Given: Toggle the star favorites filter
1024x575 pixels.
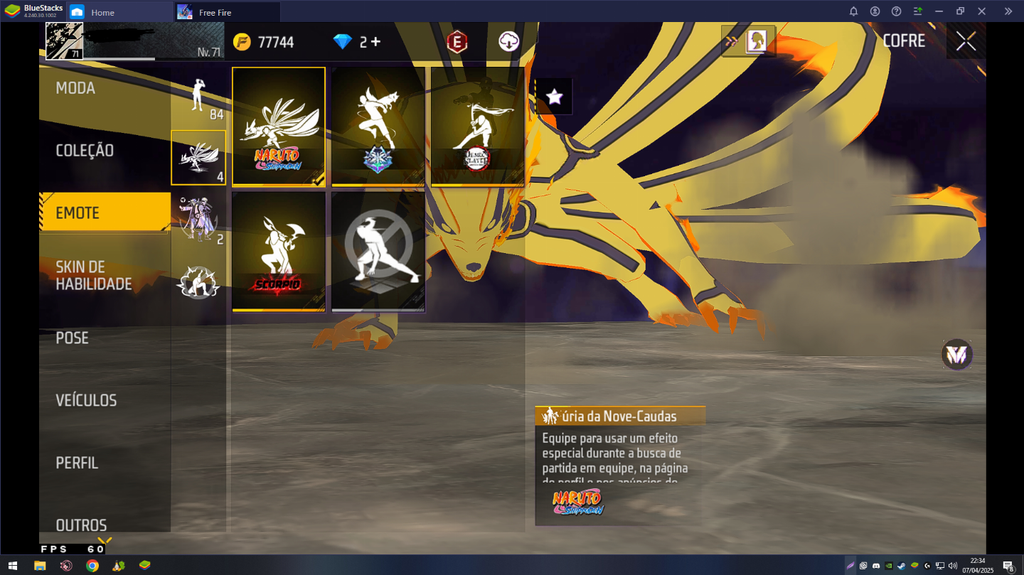Looking at the screenshot, I should pyautogui.click(x=555, y=97).
